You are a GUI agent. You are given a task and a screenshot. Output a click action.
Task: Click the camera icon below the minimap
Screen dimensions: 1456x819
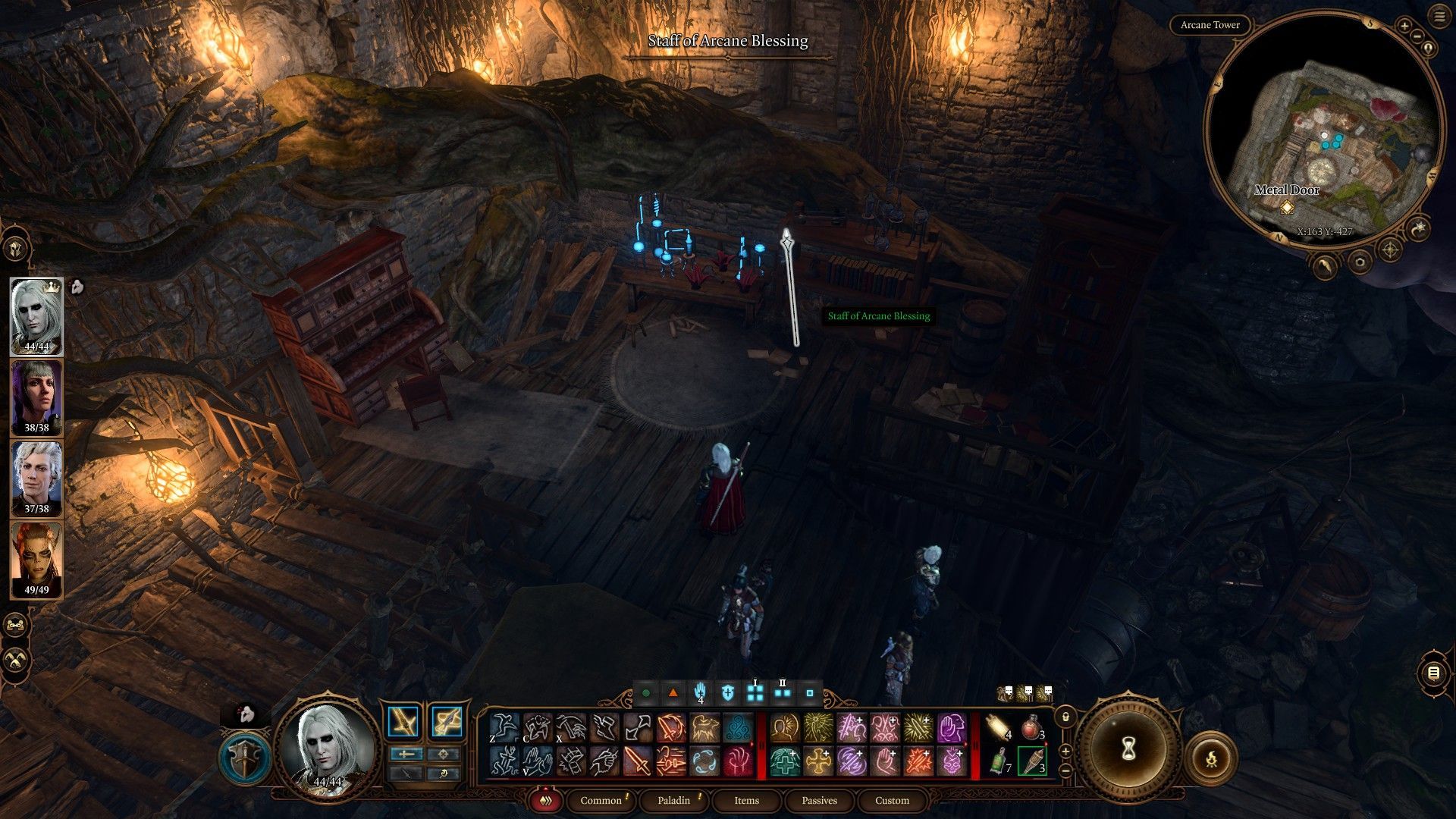click(x=1360, y=262)
